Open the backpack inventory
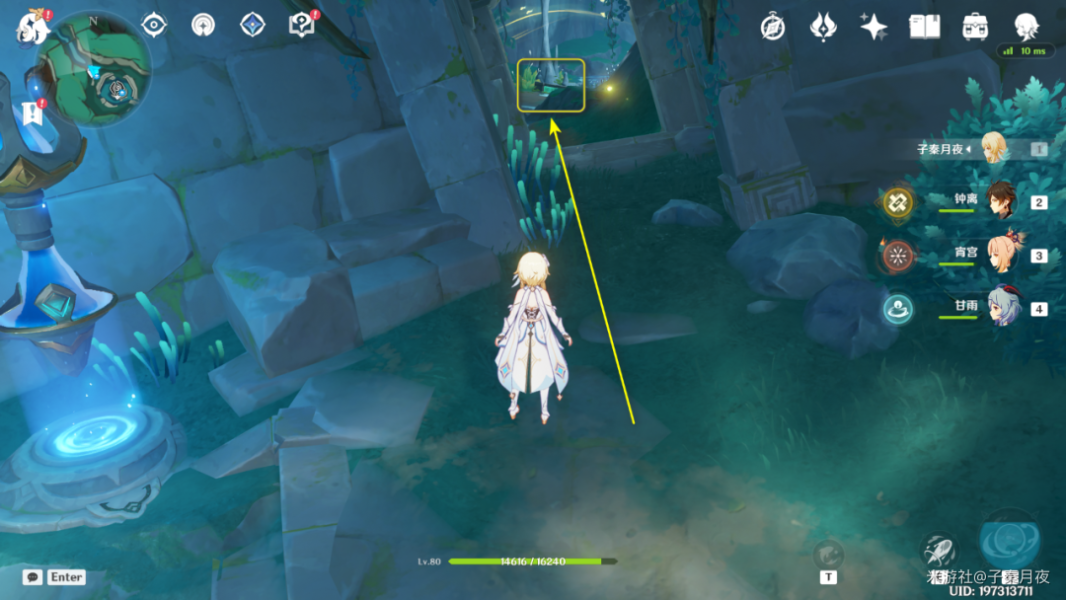The height and width of the screenshot is (600, 1066). 976,27
